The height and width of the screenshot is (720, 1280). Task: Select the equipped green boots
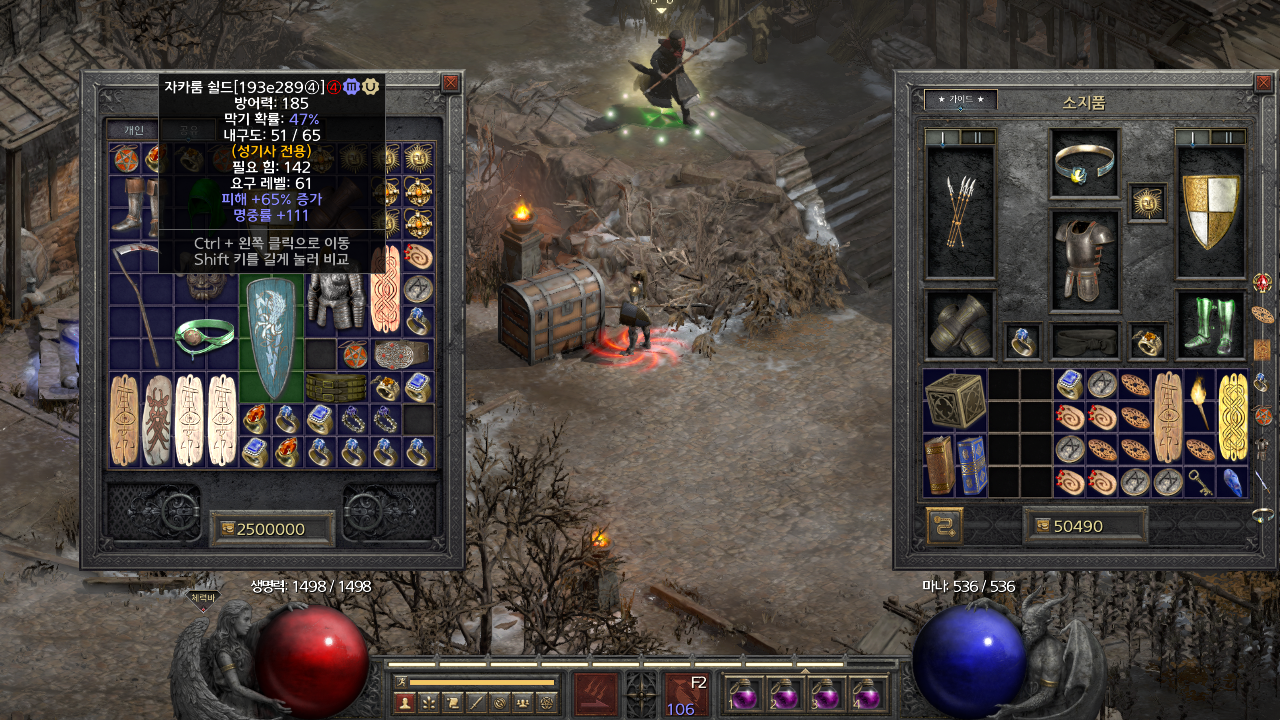point(1211,323)
